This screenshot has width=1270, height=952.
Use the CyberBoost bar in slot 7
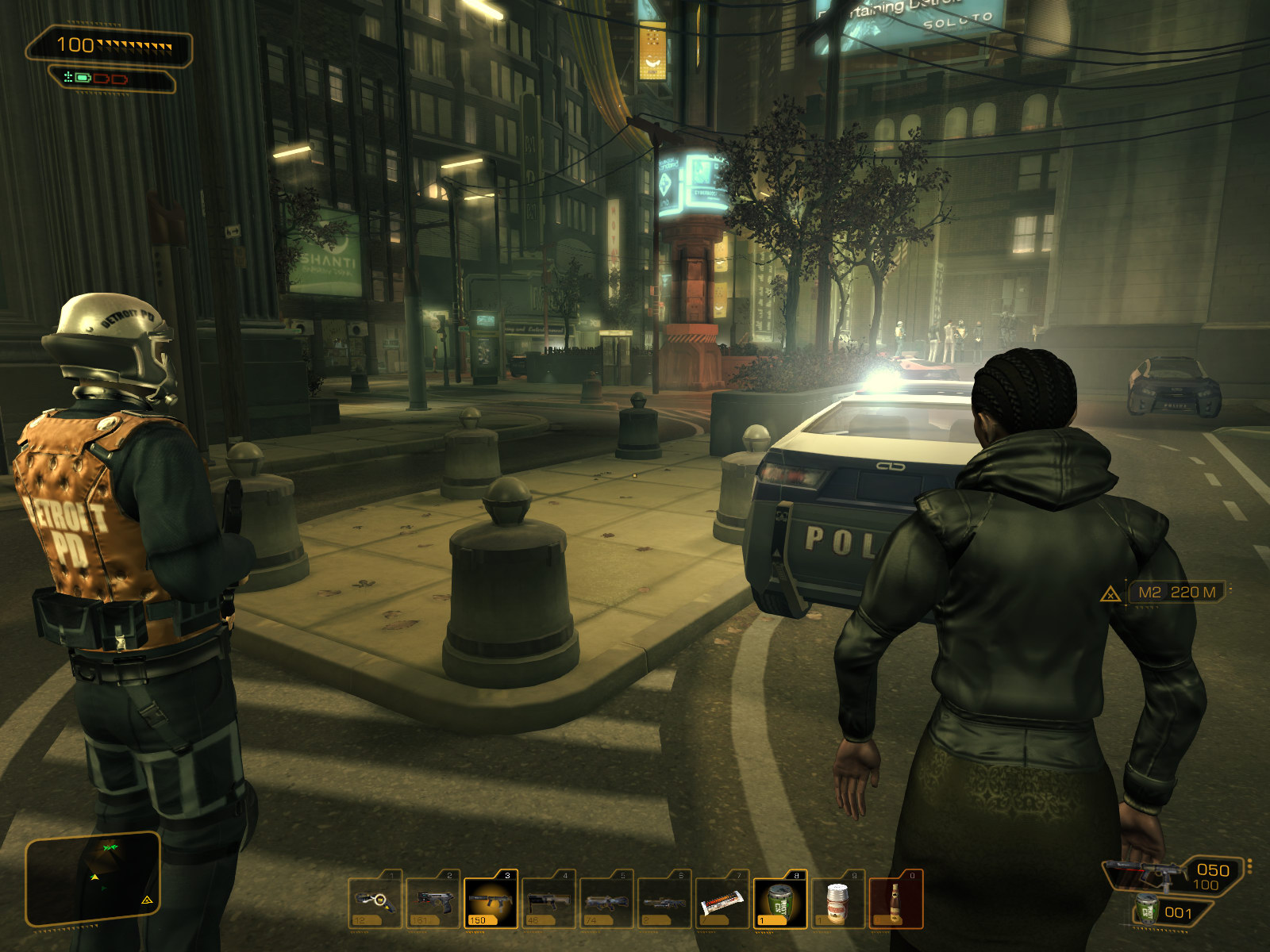[x=722, y=901]
